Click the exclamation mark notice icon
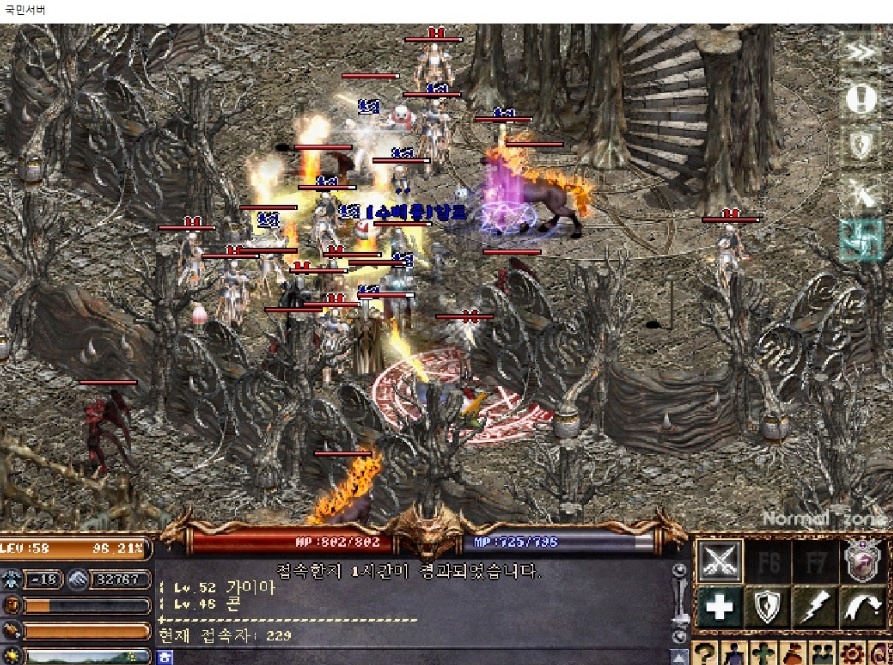The width and height of the screenshot is (893, 665). coord(860,98)
